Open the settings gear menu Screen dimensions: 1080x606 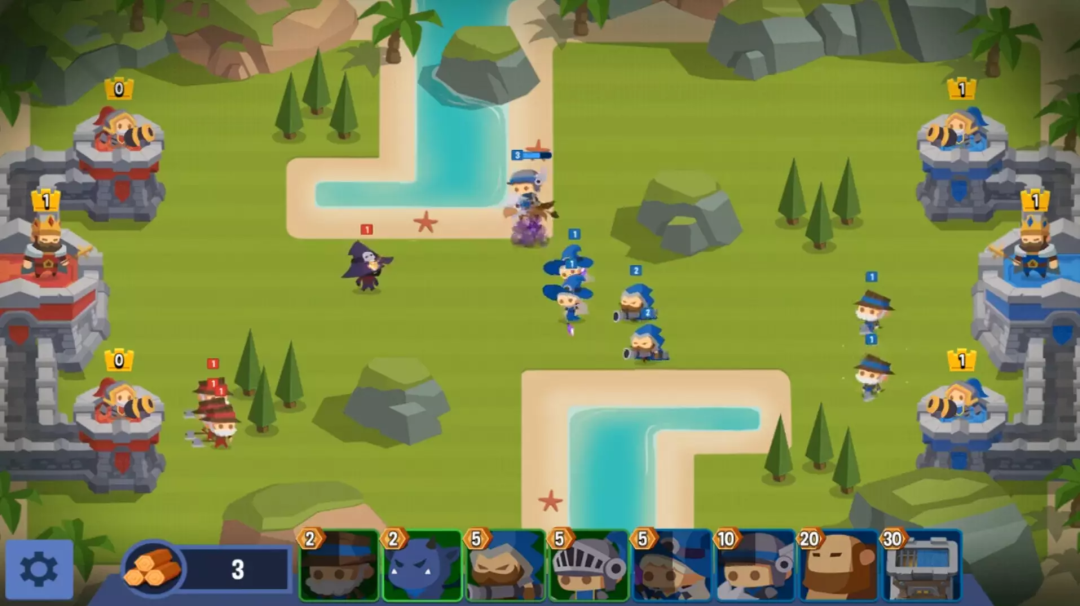point(39,569)
